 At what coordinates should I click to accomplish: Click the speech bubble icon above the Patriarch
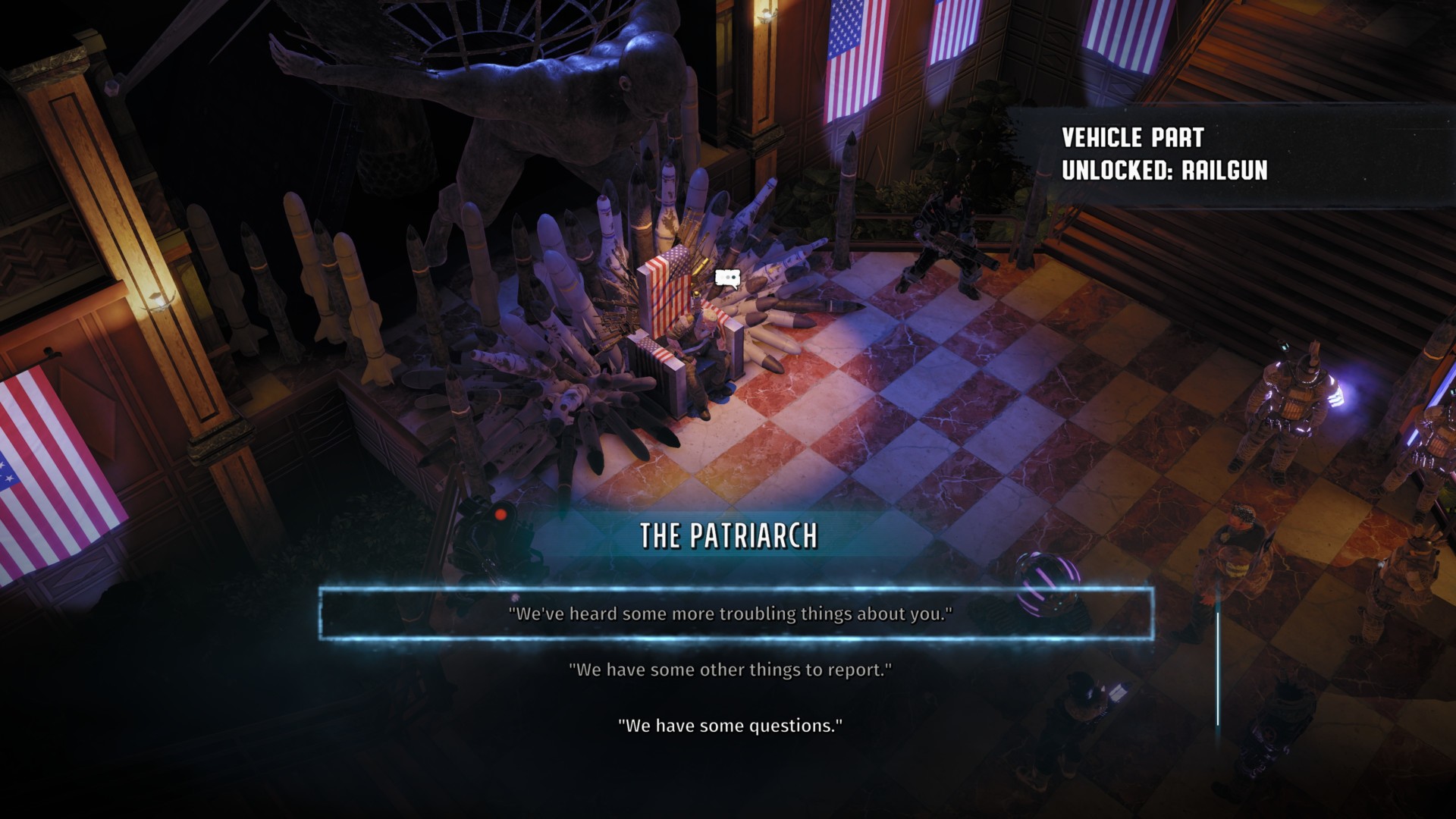coord(726,278)
